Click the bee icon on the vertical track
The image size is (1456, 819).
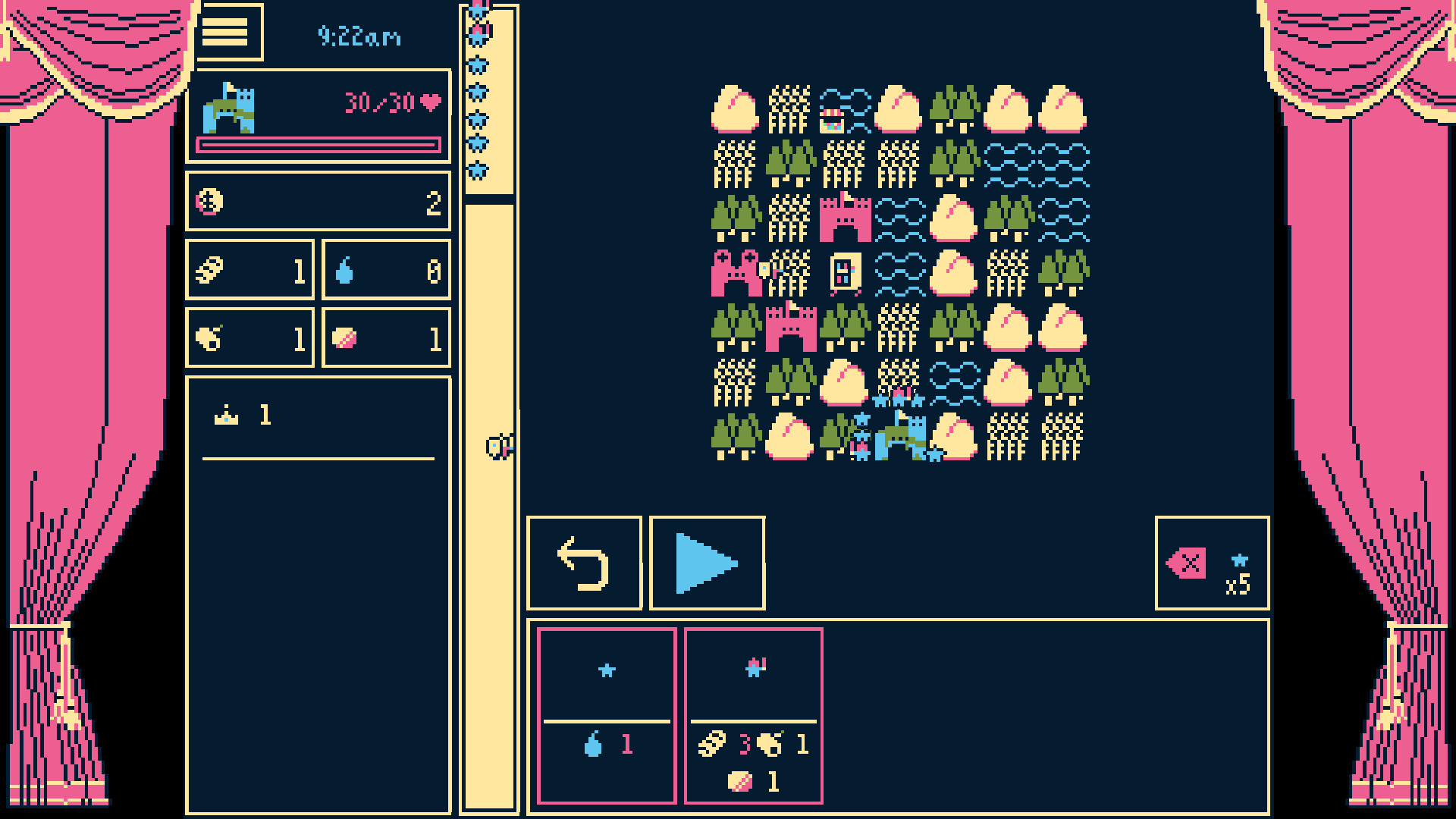(x=499, y=447)
